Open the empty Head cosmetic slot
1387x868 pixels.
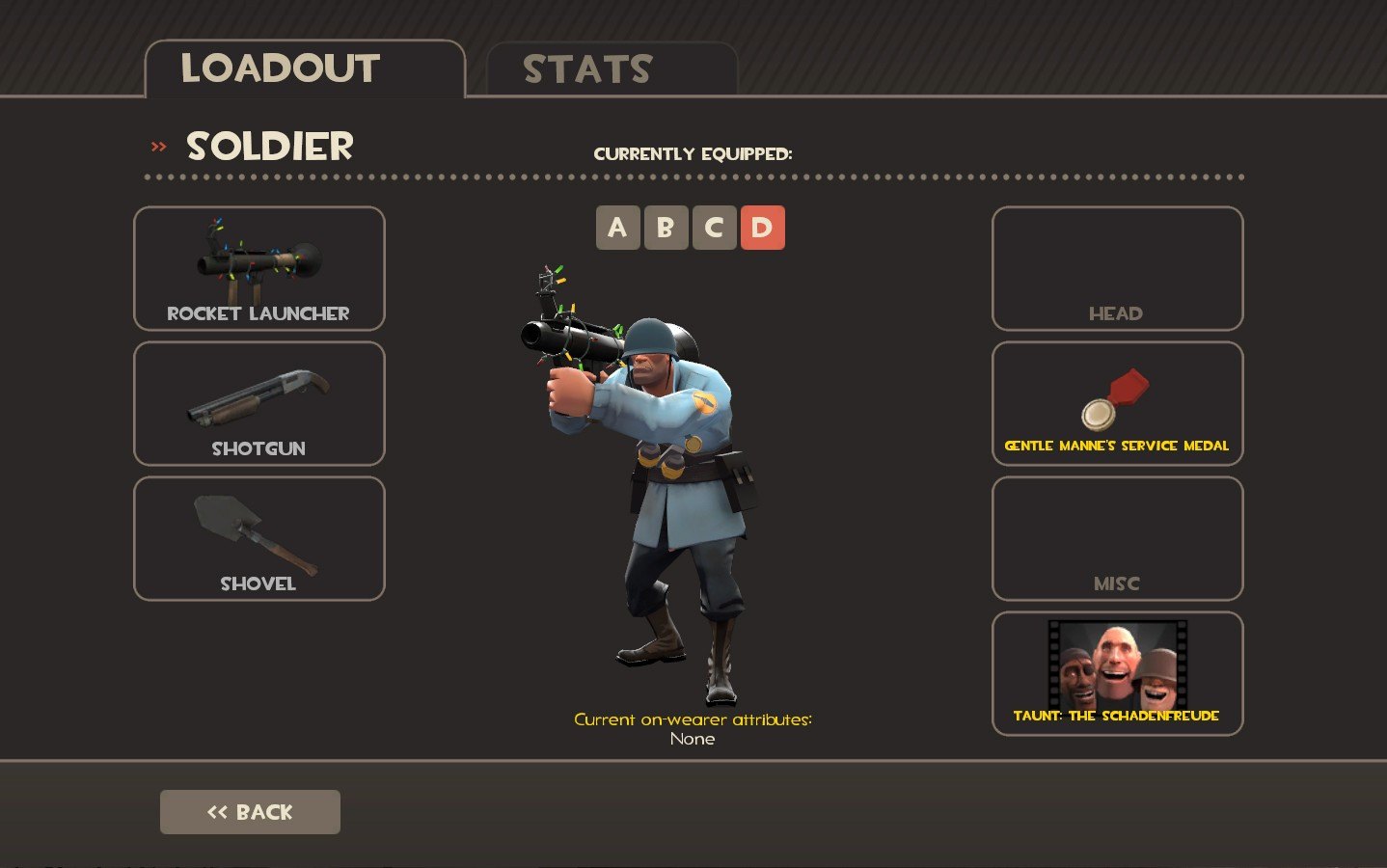pyautogui.click(x=1117, y=269)
